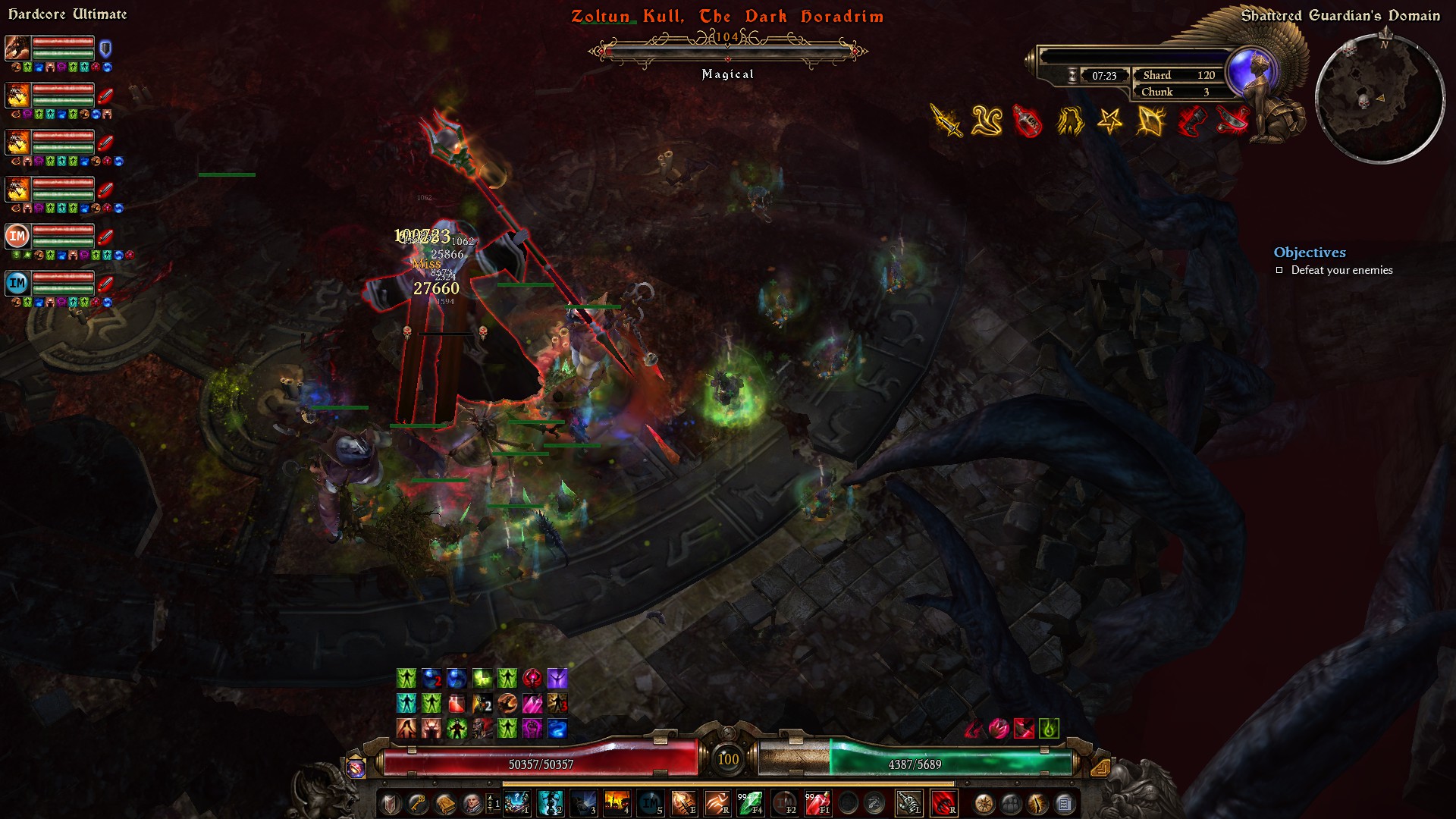
Task: Click the bald character portrait button
Action: point(472,803)
